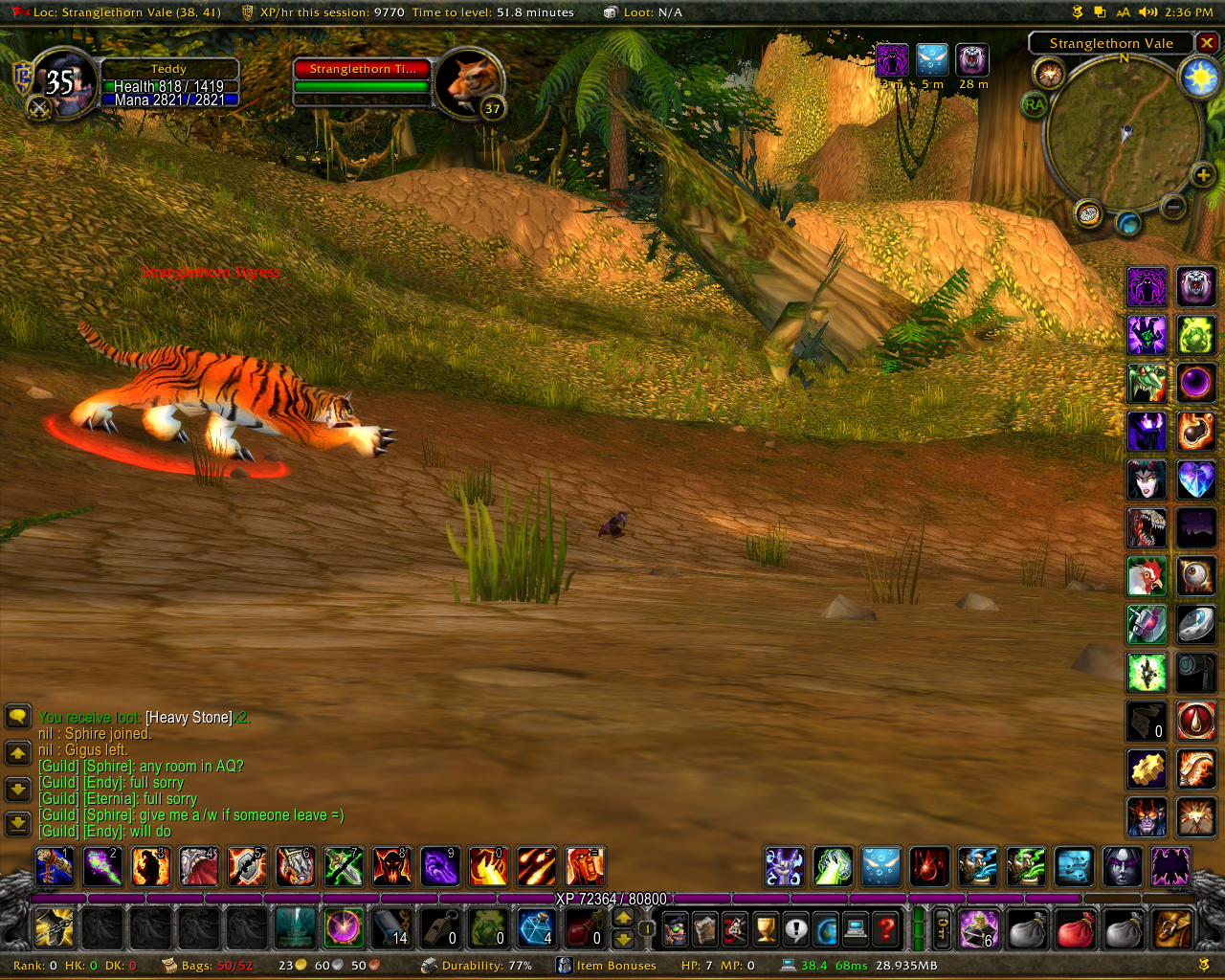Click the sun day-night indicator on the minimap
Screen dimensions: 1225x980
click(x=1199, y=77)
